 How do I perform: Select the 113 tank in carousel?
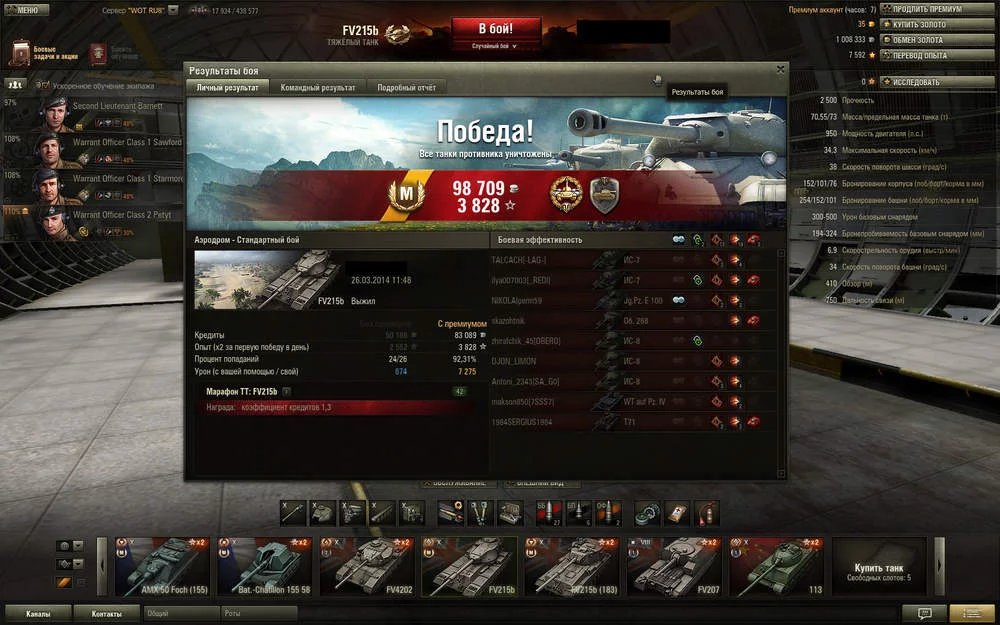click(775, 567)
